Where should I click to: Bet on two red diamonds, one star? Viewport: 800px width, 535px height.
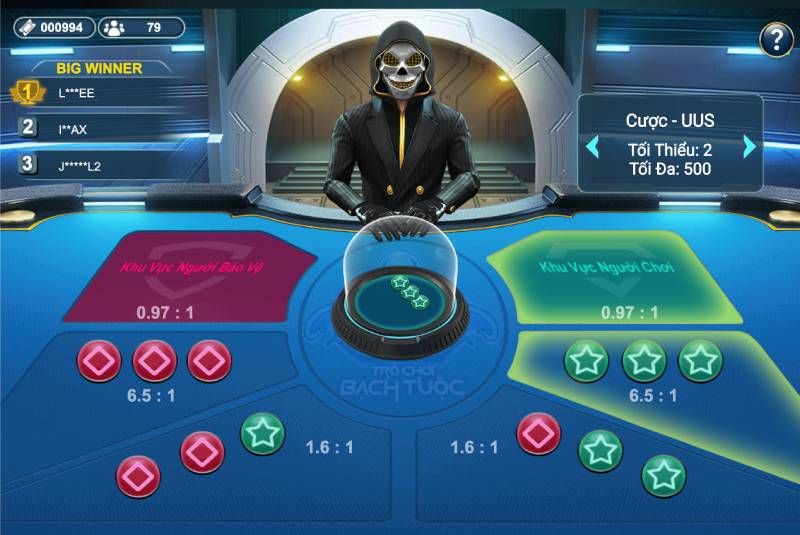coord(200,455)
